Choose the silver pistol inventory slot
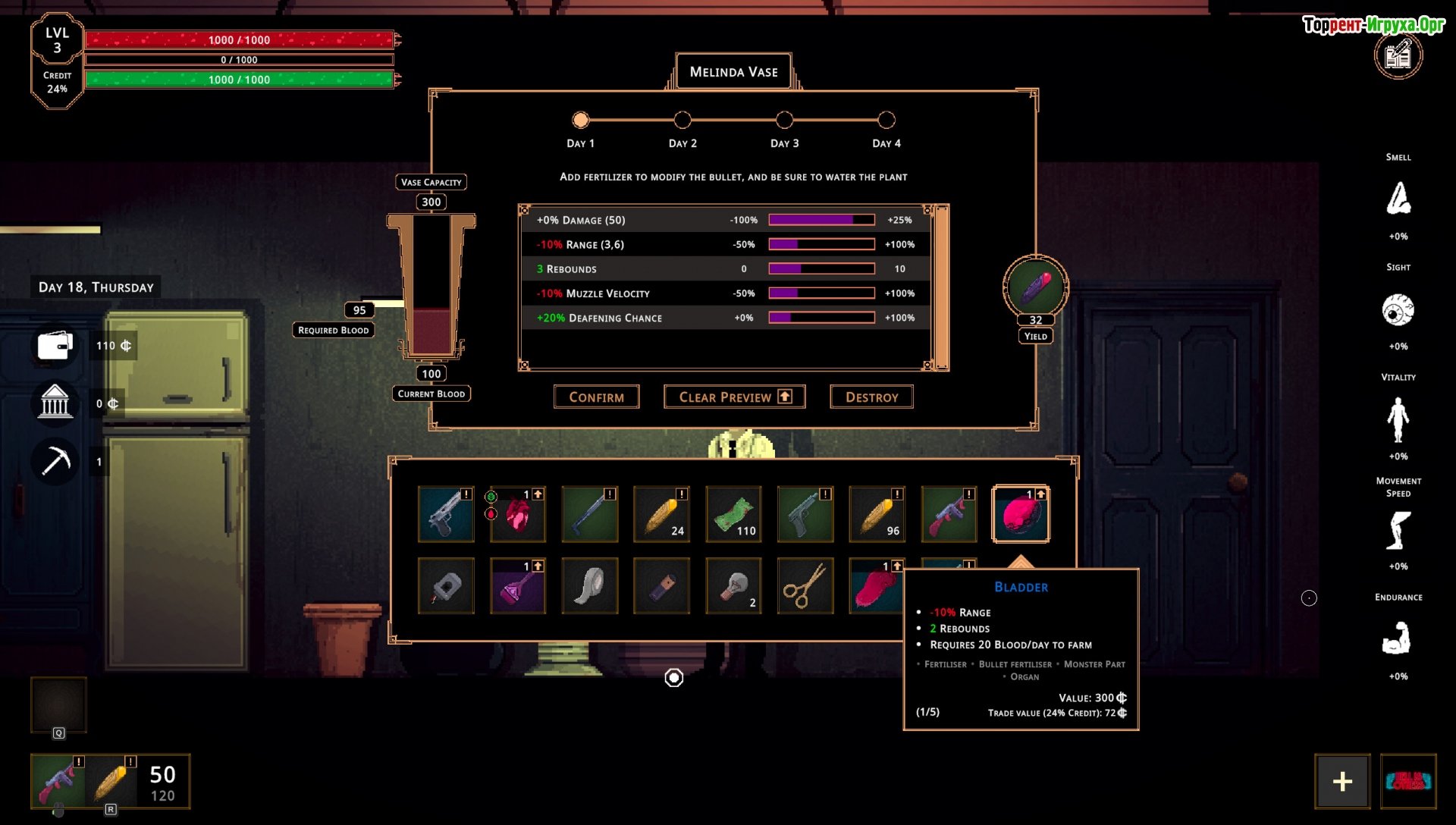Screen dimensions: 1456x825 (446, 514)
